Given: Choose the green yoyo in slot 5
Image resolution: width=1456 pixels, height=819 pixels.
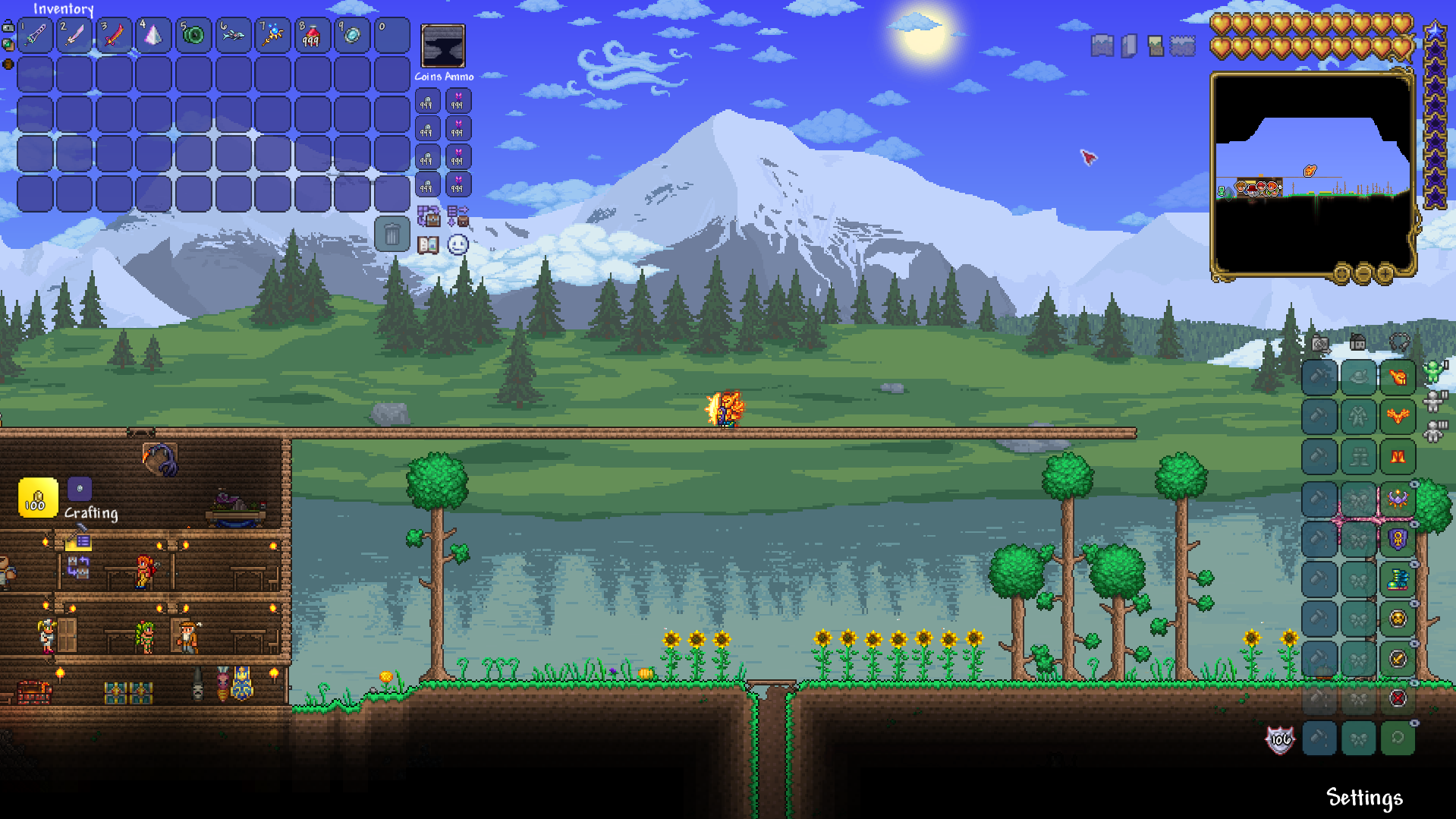Looking at the screenshot, I should 193,35.
